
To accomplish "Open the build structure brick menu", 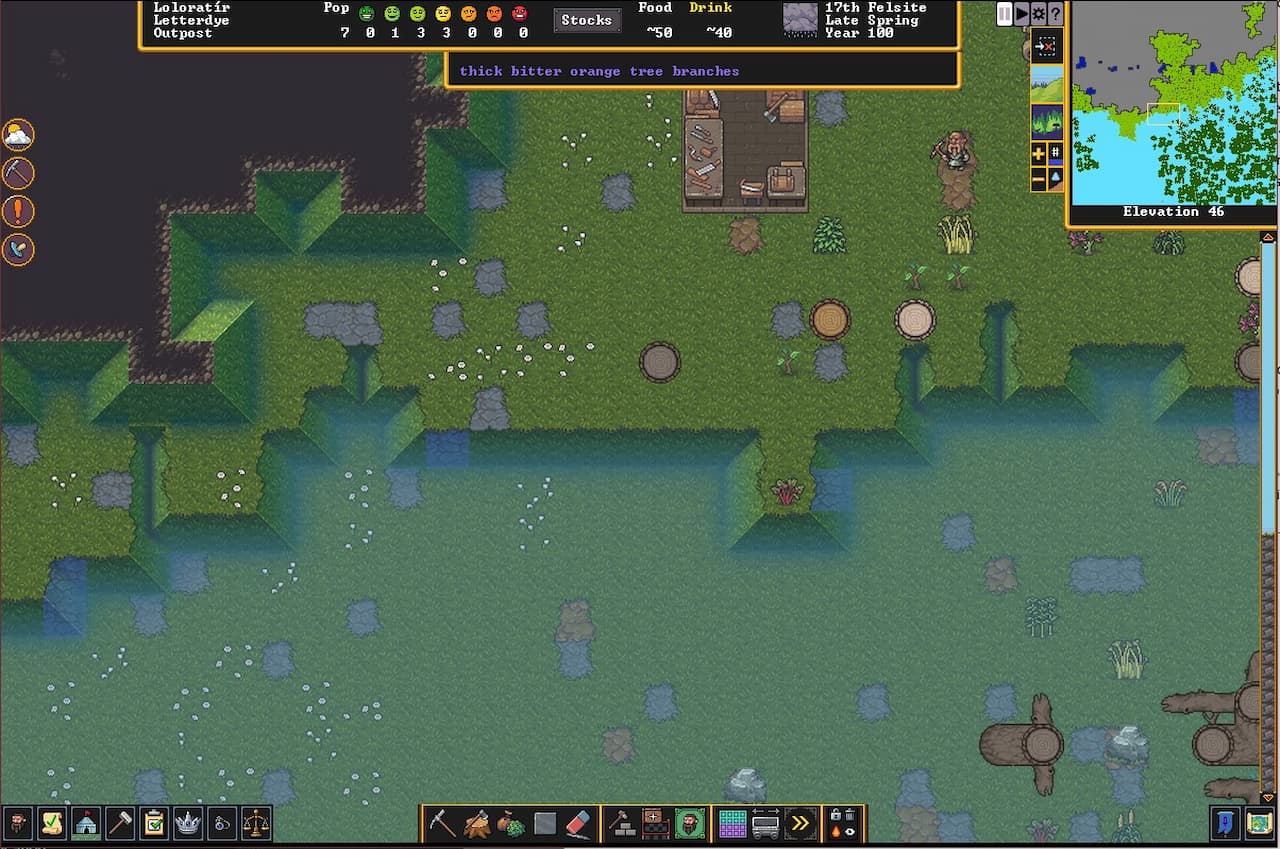I will (x=620, y=823).
